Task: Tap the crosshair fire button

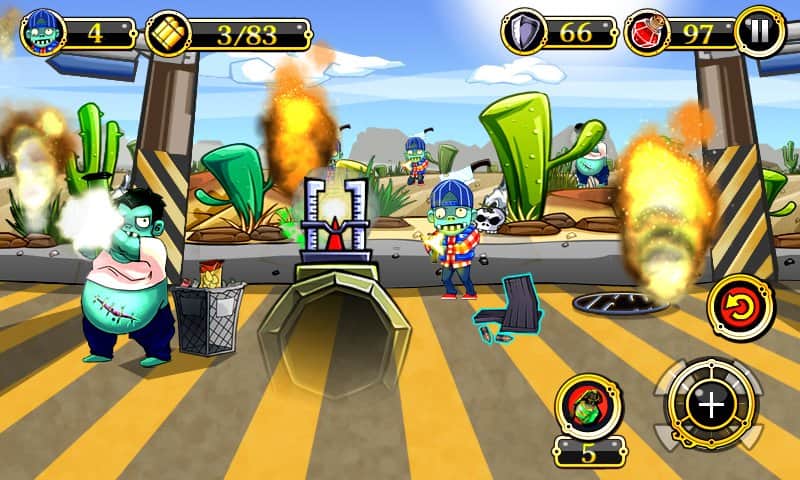Action: tap(711, 405)
